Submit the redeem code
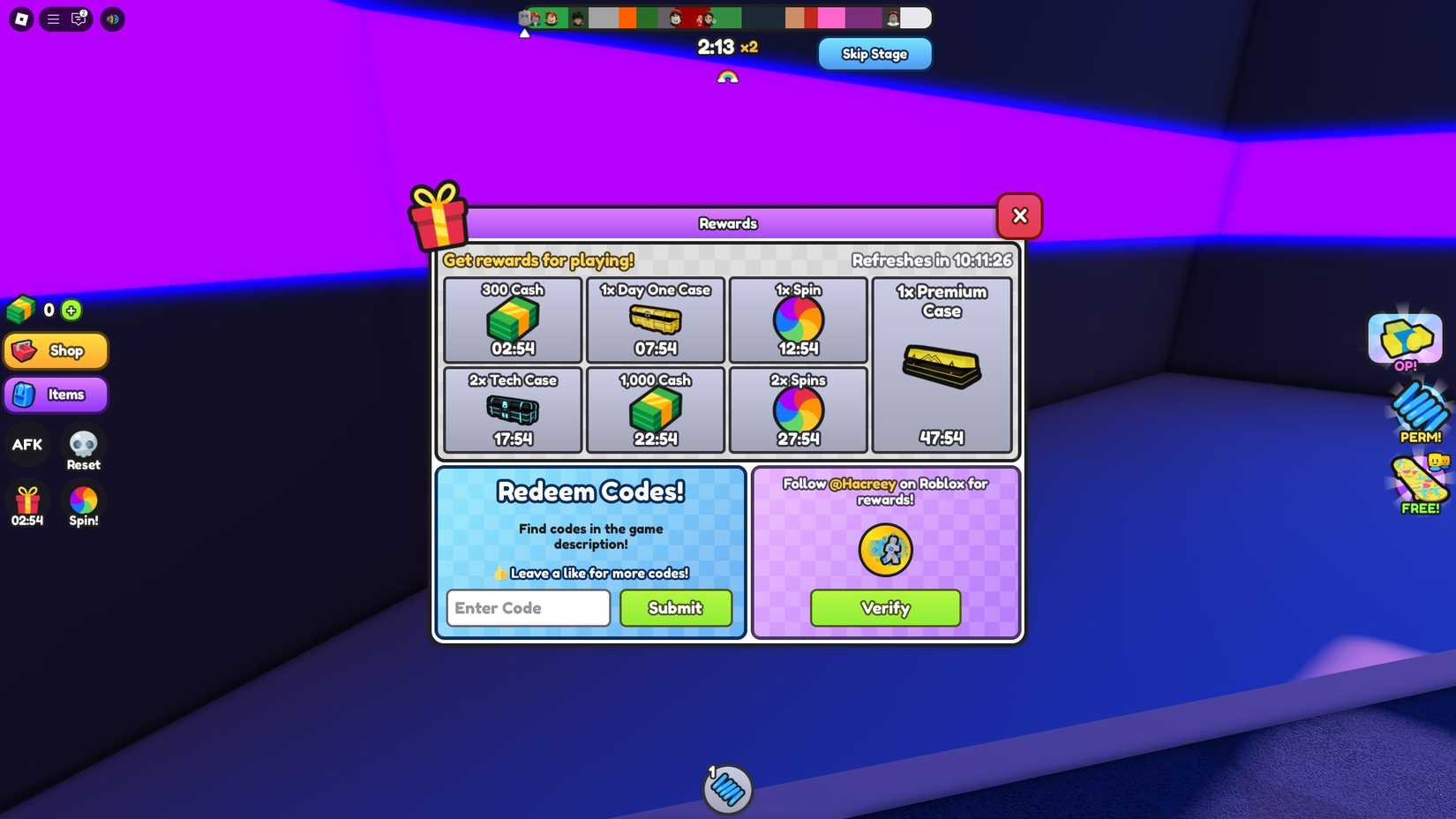The width and height of the screenshot is (1456, 819). 675,608
